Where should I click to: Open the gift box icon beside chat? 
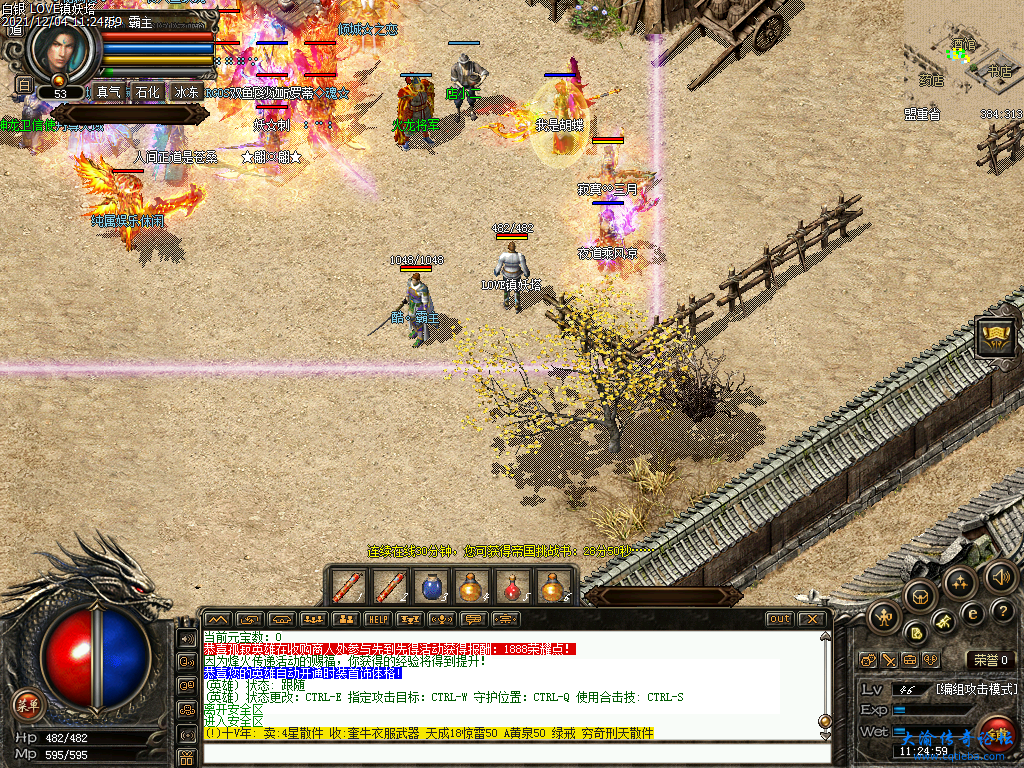tap(186, 758)
